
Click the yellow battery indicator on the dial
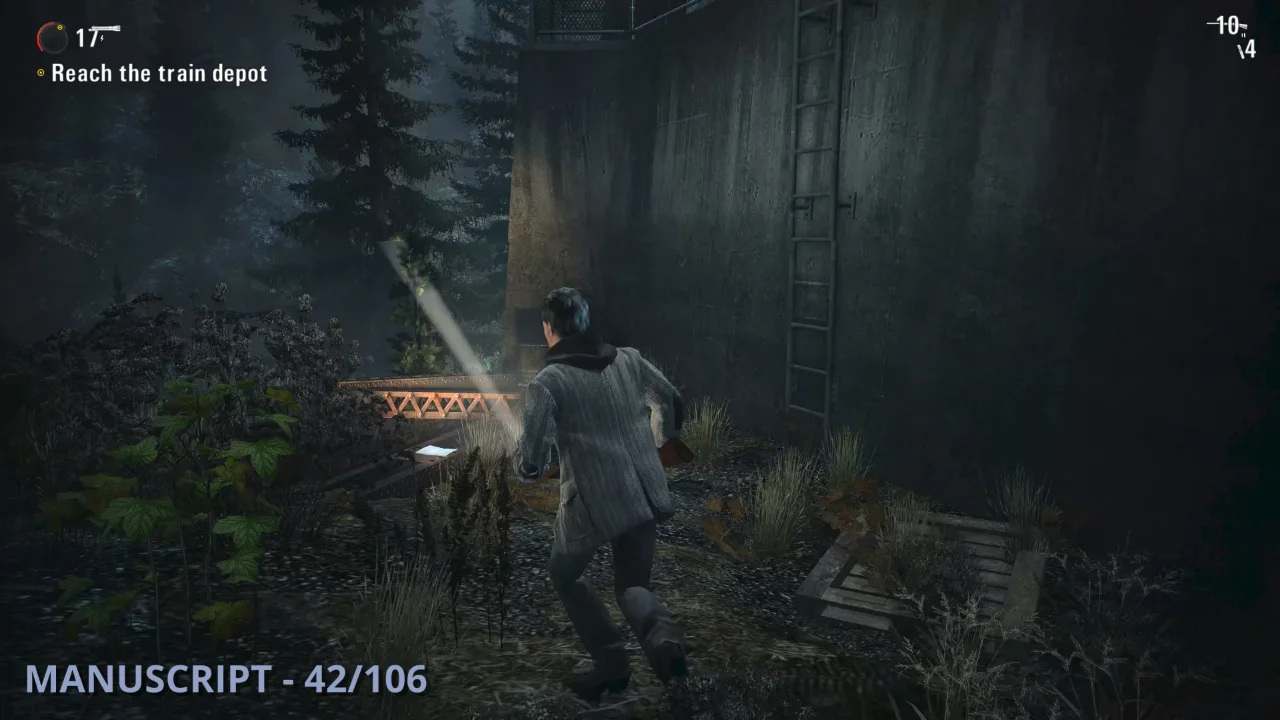(x=60, y=28)
